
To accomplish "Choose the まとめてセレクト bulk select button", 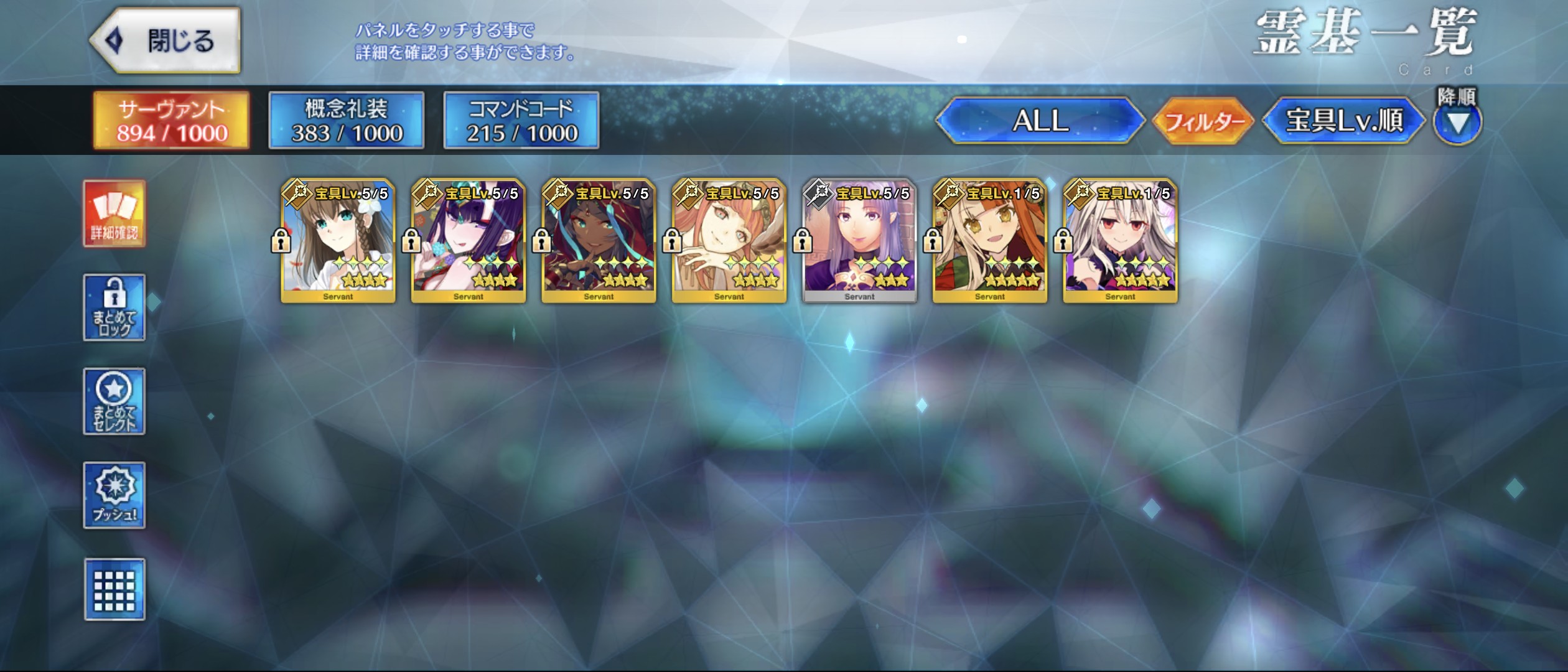I will coord(114,401).
